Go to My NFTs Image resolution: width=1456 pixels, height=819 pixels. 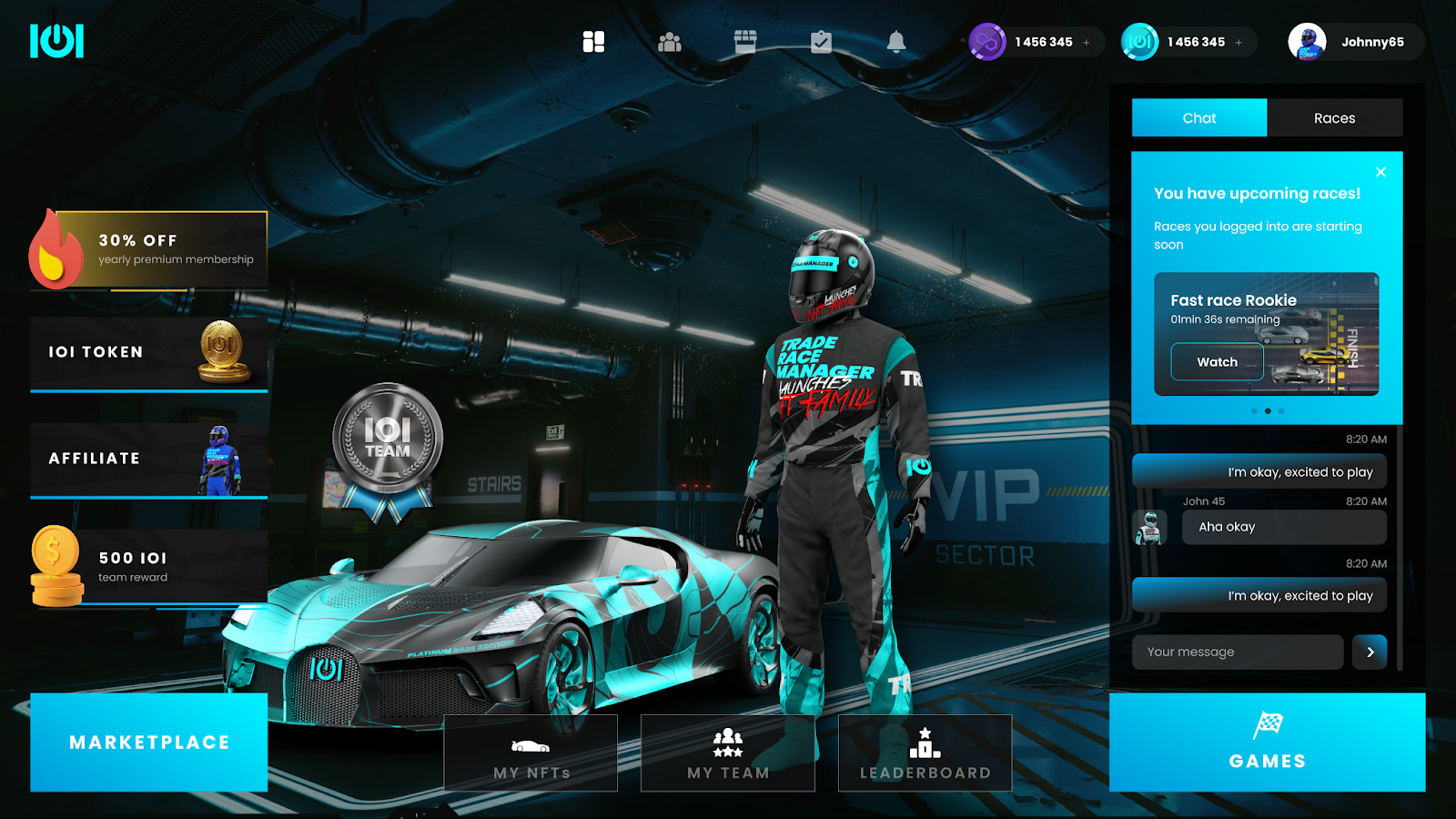pos(531,753)
